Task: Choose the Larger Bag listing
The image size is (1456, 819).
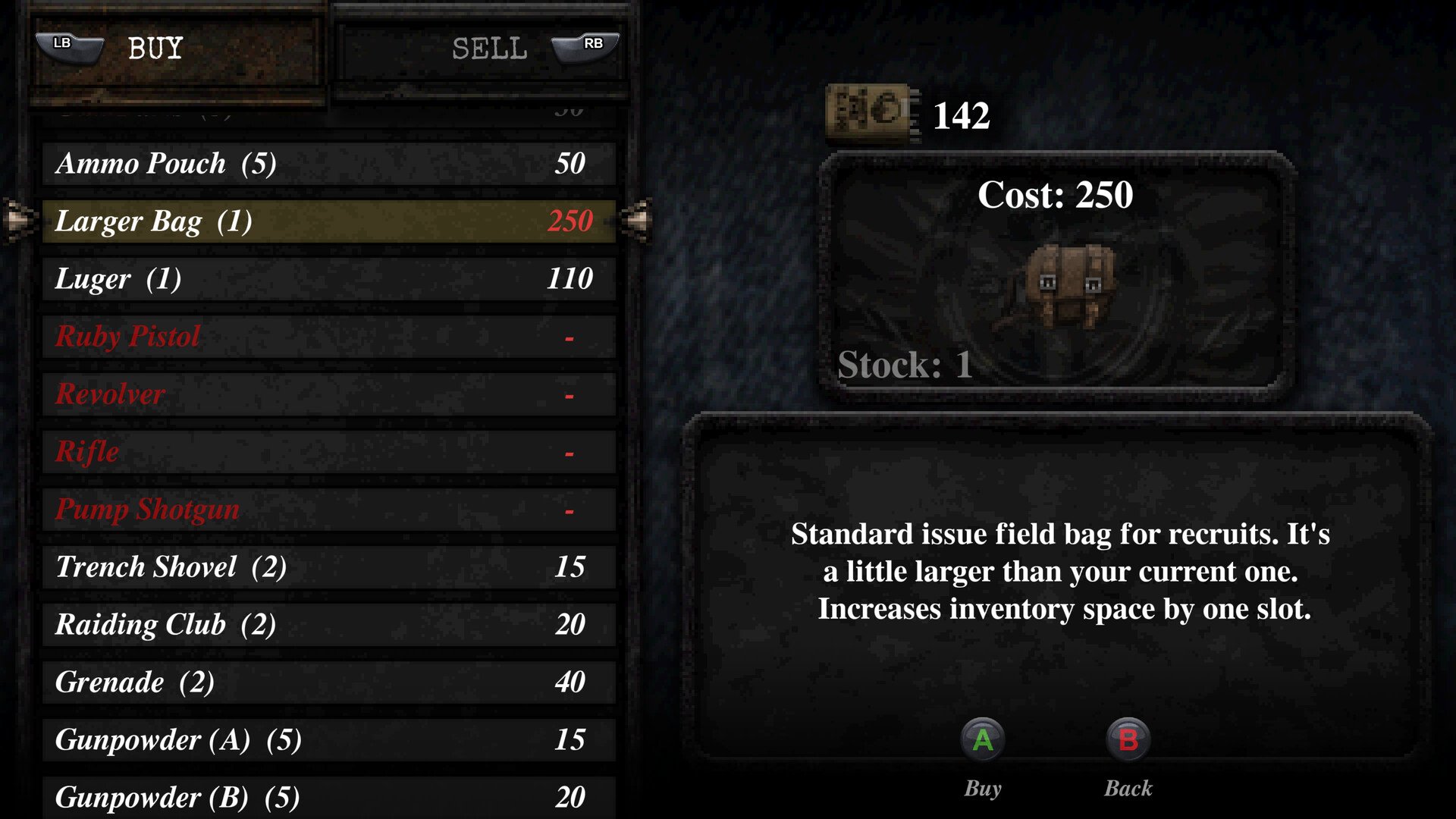Action: coord(328,221)
